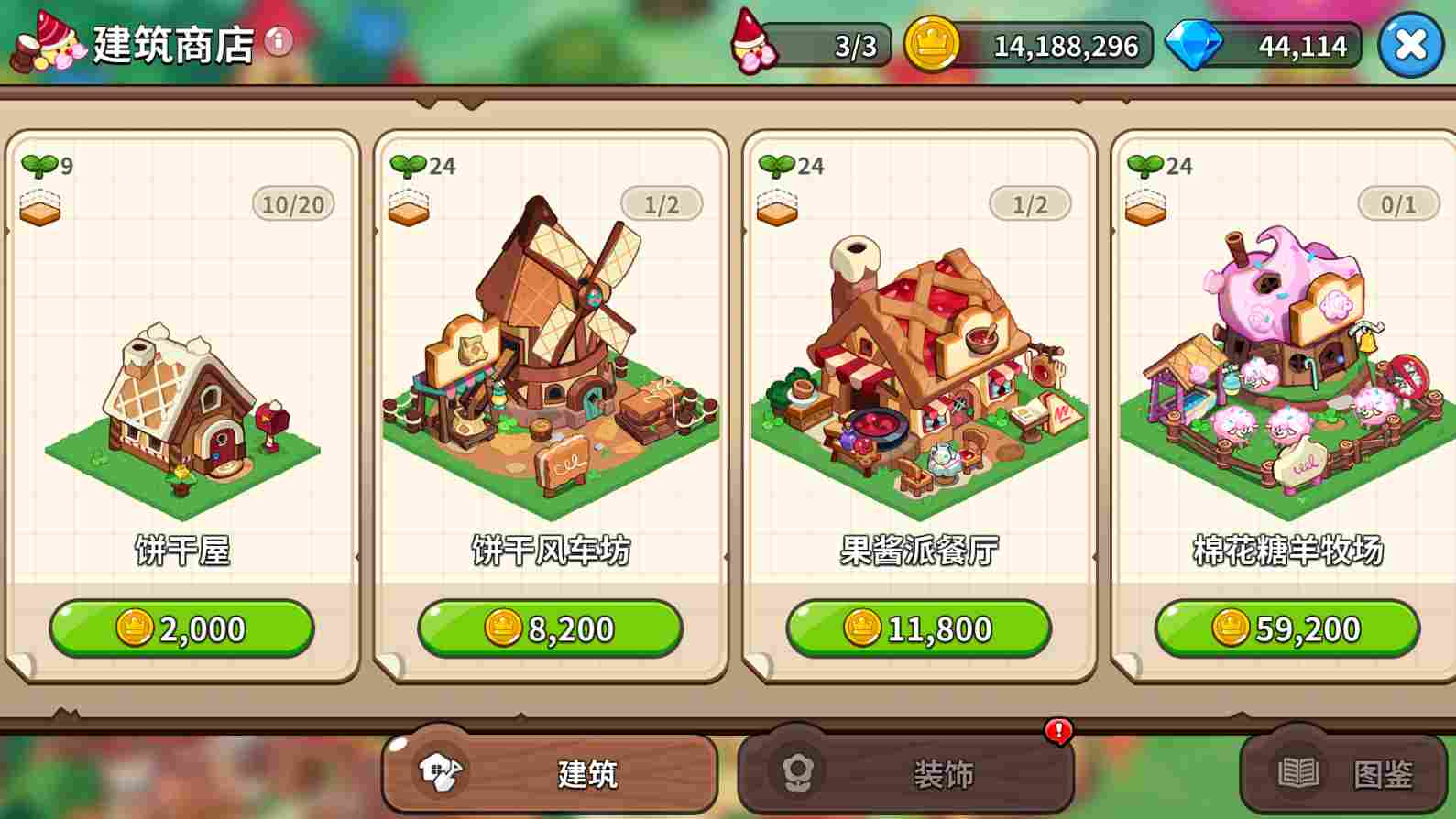Image resolution: width=1456 pixels, height=819 pixels.
Task: Select the 建筑 buildings tab
Action: coord(550,772)
